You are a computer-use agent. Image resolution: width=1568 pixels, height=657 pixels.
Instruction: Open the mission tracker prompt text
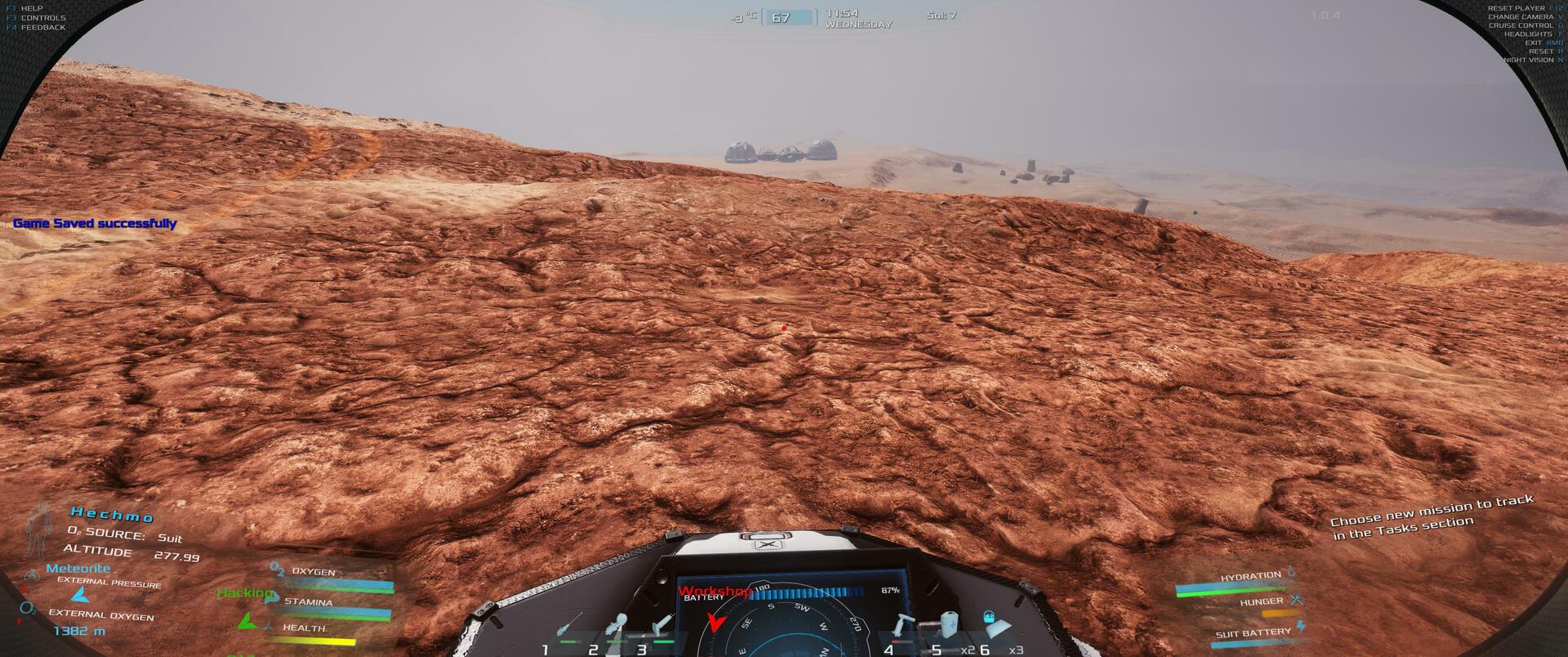[1432, 516]
